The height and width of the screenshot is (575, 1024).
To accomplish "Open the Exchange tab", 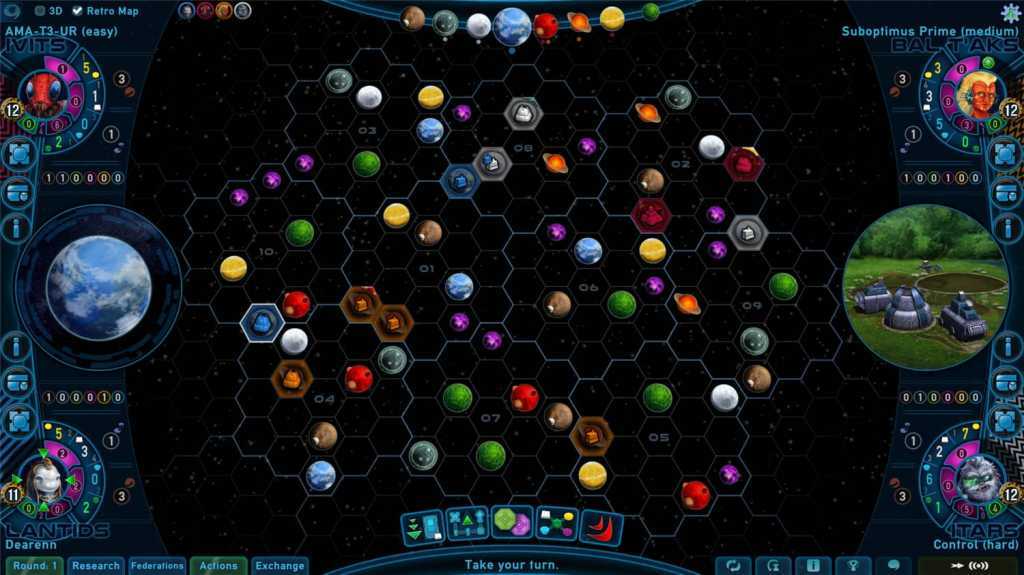I will [x=279, y=566].
